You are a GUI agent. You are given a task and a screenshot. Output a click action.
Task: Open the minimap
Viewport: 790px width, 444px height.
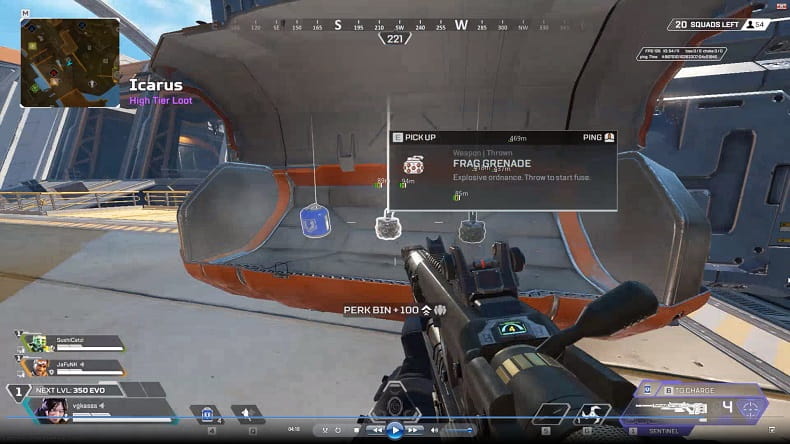(70, 62)
